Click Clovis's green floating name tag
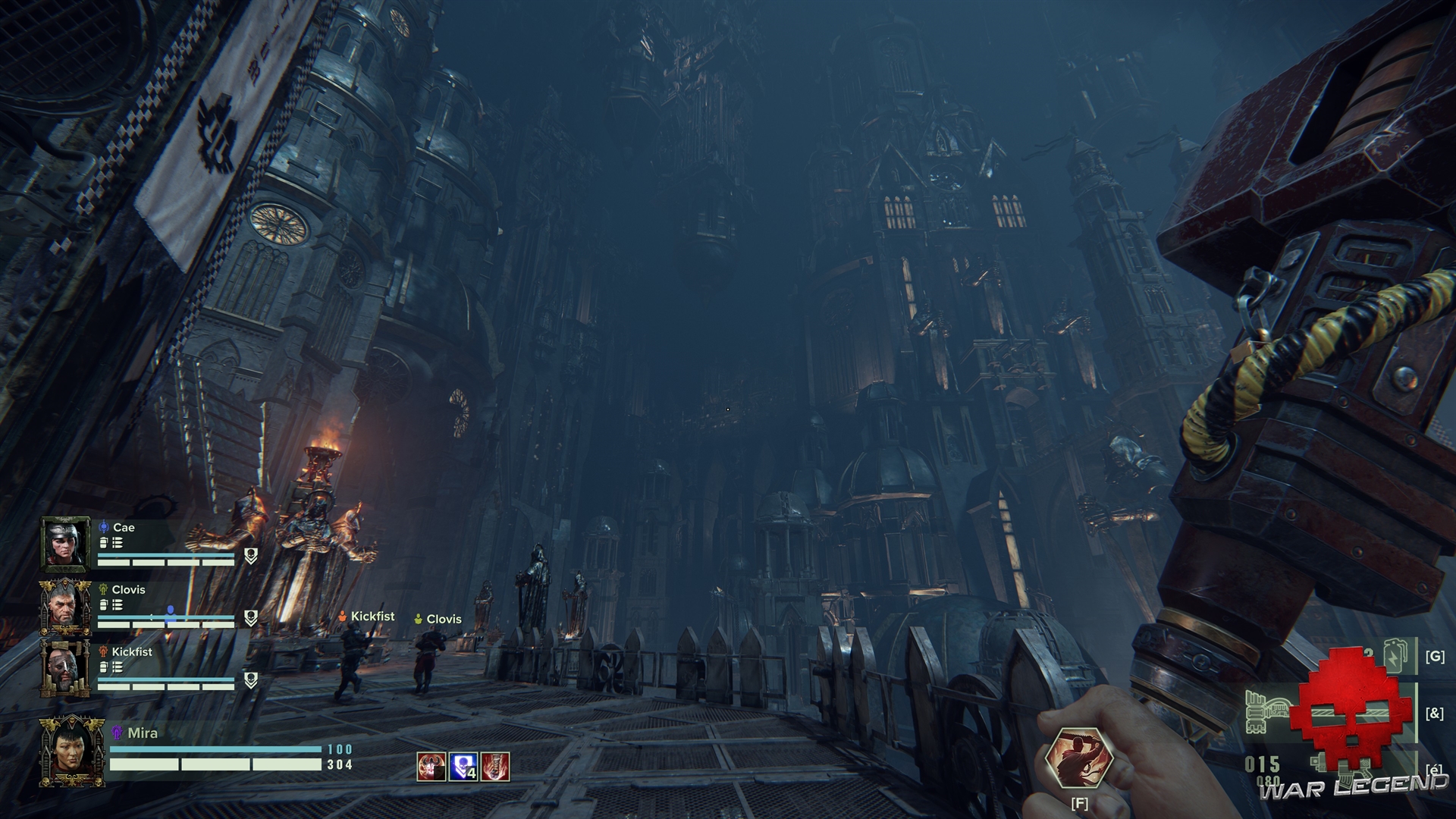Image resolution: width=1456 pixels, height=819 pixels. tap(438, 619)
